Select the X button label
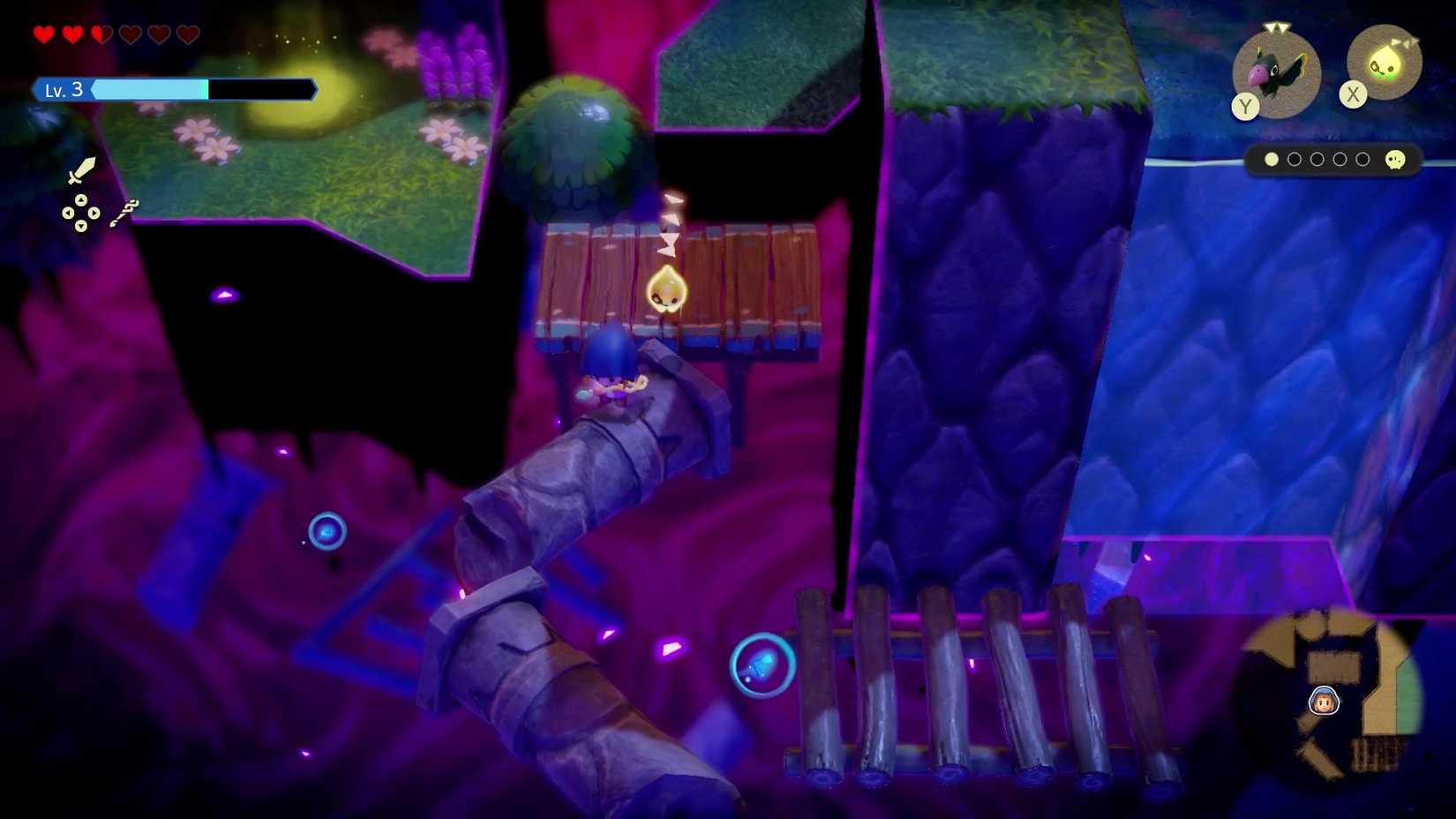The width and height of the screenshot is (1456, 819). tap(1353, 93)
